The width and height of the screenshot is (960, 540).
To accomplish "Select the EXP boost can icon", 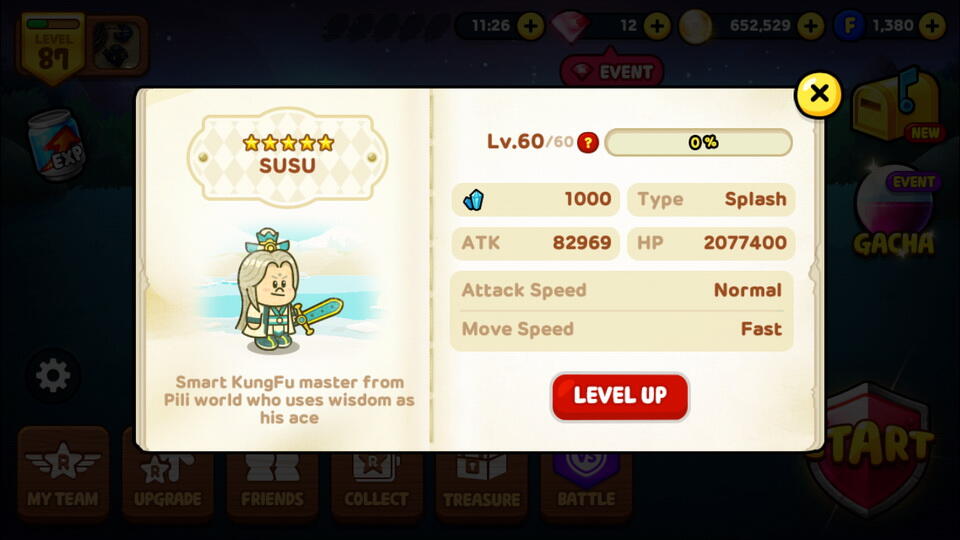I will click(55, 146).
